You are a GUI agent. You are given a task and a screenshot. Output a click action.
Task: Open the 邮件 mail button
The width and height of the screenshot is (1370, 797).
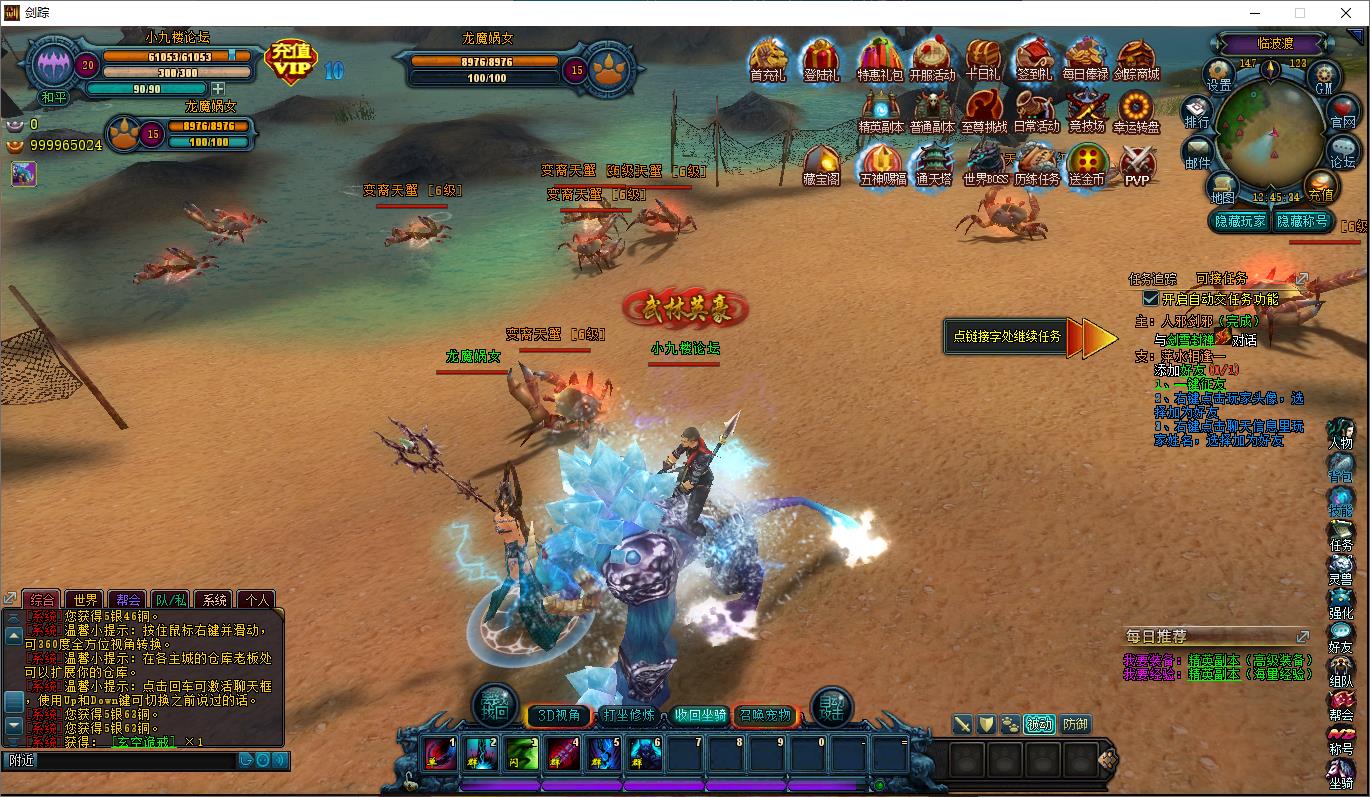click(1197, 154)
